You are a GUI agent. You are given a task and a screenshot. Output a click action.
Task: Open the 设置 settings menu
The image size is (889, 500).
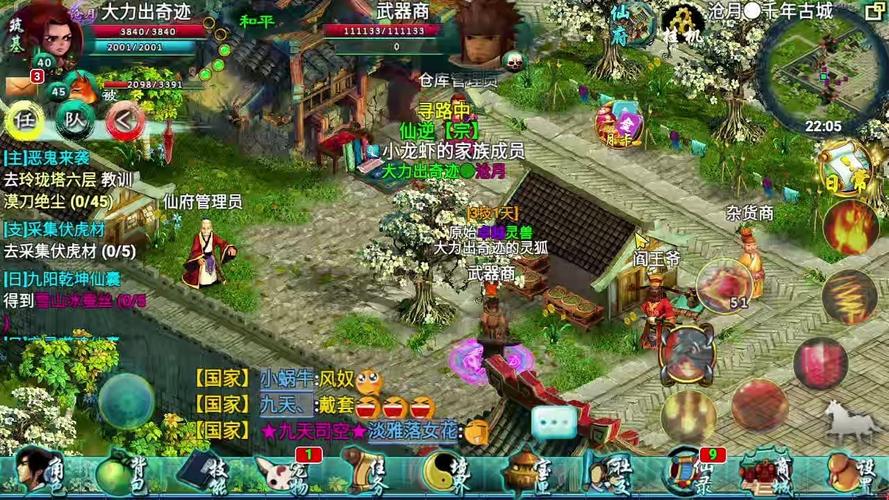853,472
